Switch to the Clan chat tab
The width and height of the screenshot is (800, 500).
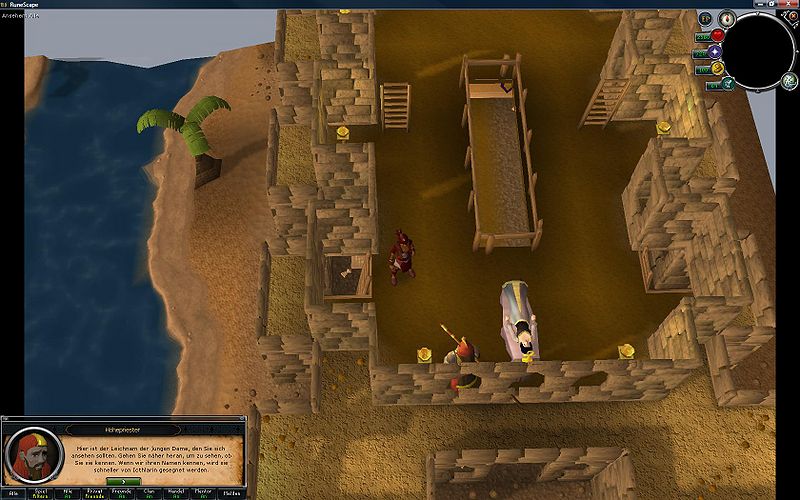coord(149,493)
